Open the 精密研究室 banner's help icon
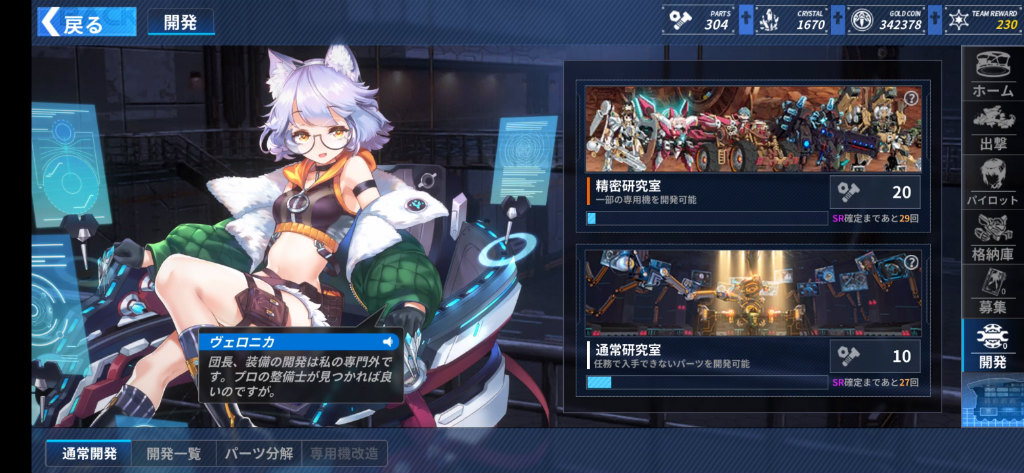Viewport: 1024px width, 473px height. pyautogui.click(x=911, y=98)
